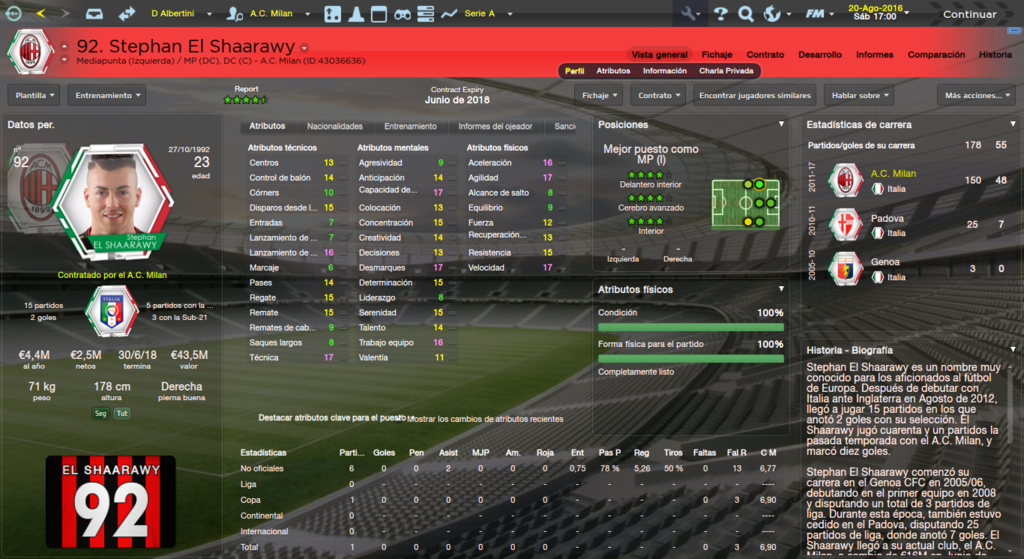The image size is (1024, 559).
Task: Open the Charla Privada section
Action: click(x=727, y=71)
